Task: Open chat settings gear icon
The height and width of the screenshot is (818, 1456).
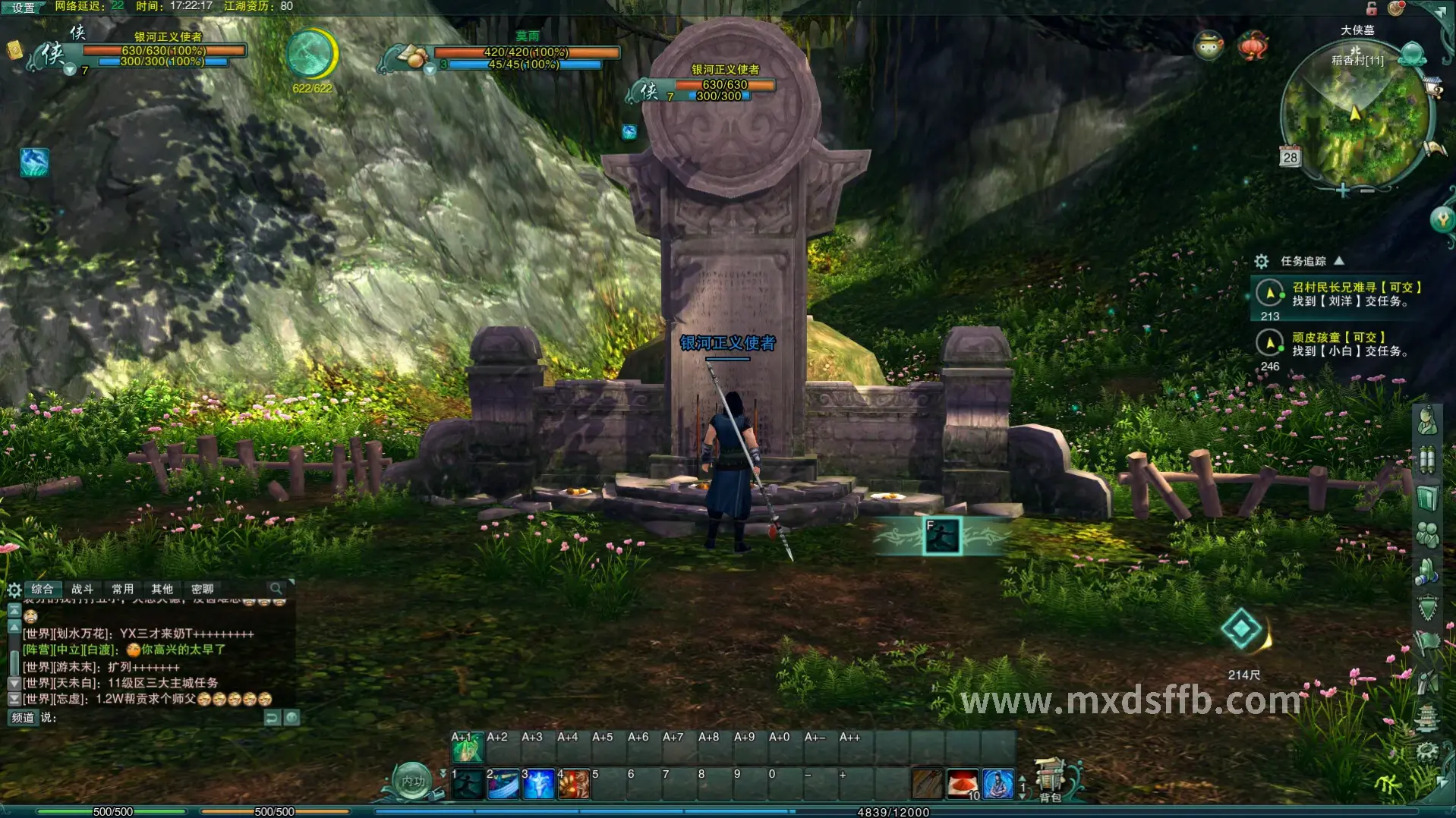Action: tap(14, 590)
